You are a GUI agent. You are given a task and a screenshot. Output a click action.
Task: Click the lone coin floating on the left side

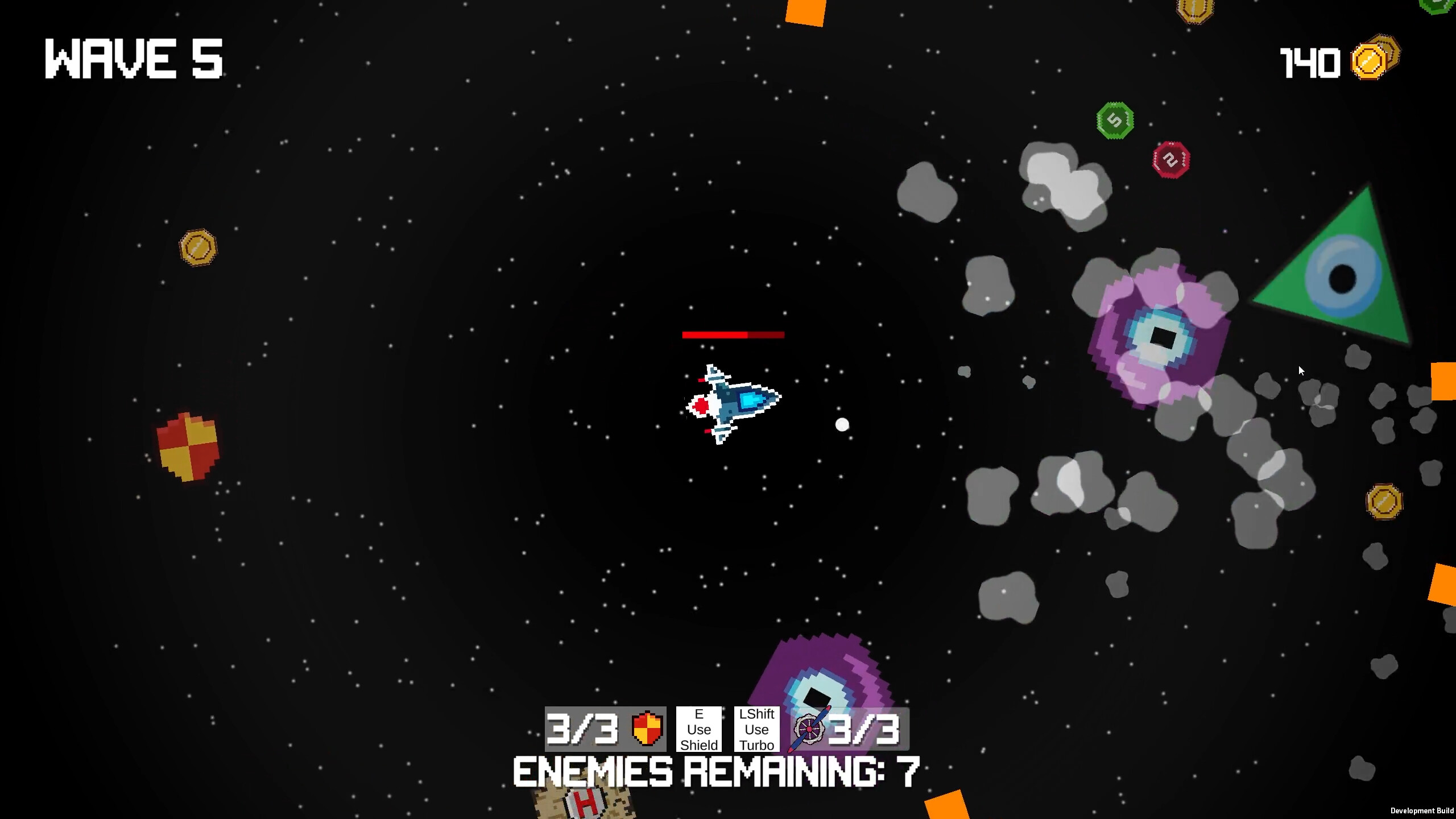click(198, 247)
